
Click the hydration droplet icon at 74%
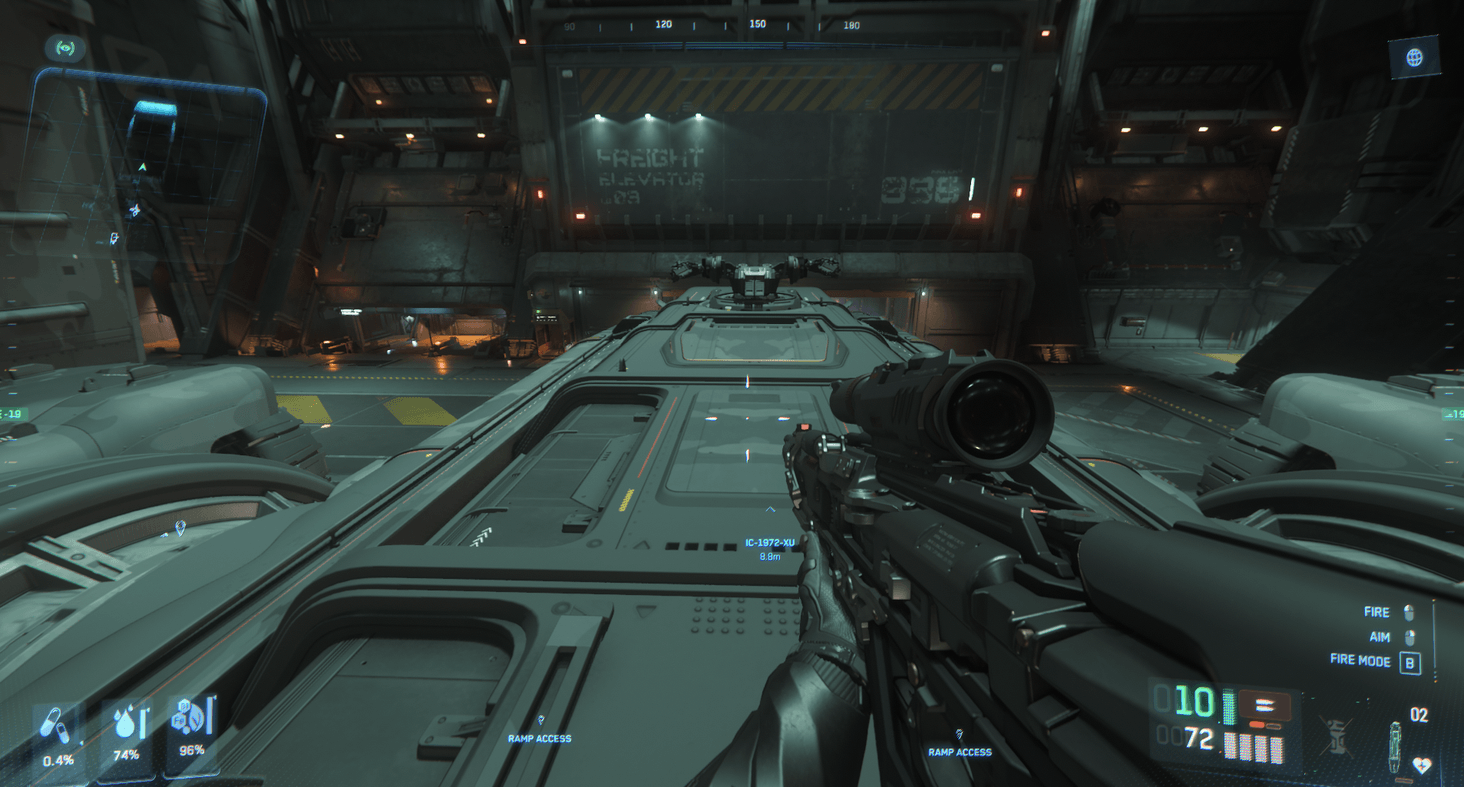coord(125,725)
